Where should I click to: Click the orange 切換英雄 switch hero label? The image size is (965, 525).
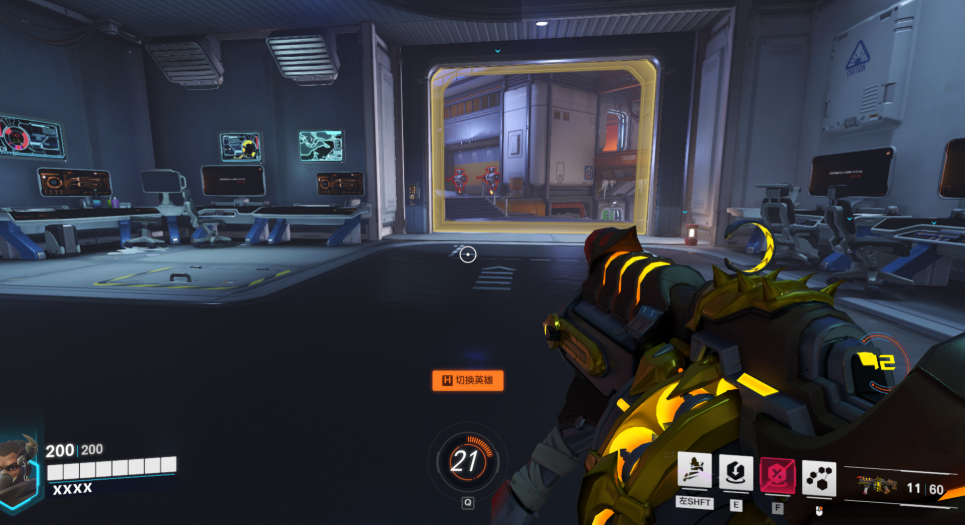click(x=467, y=380)
